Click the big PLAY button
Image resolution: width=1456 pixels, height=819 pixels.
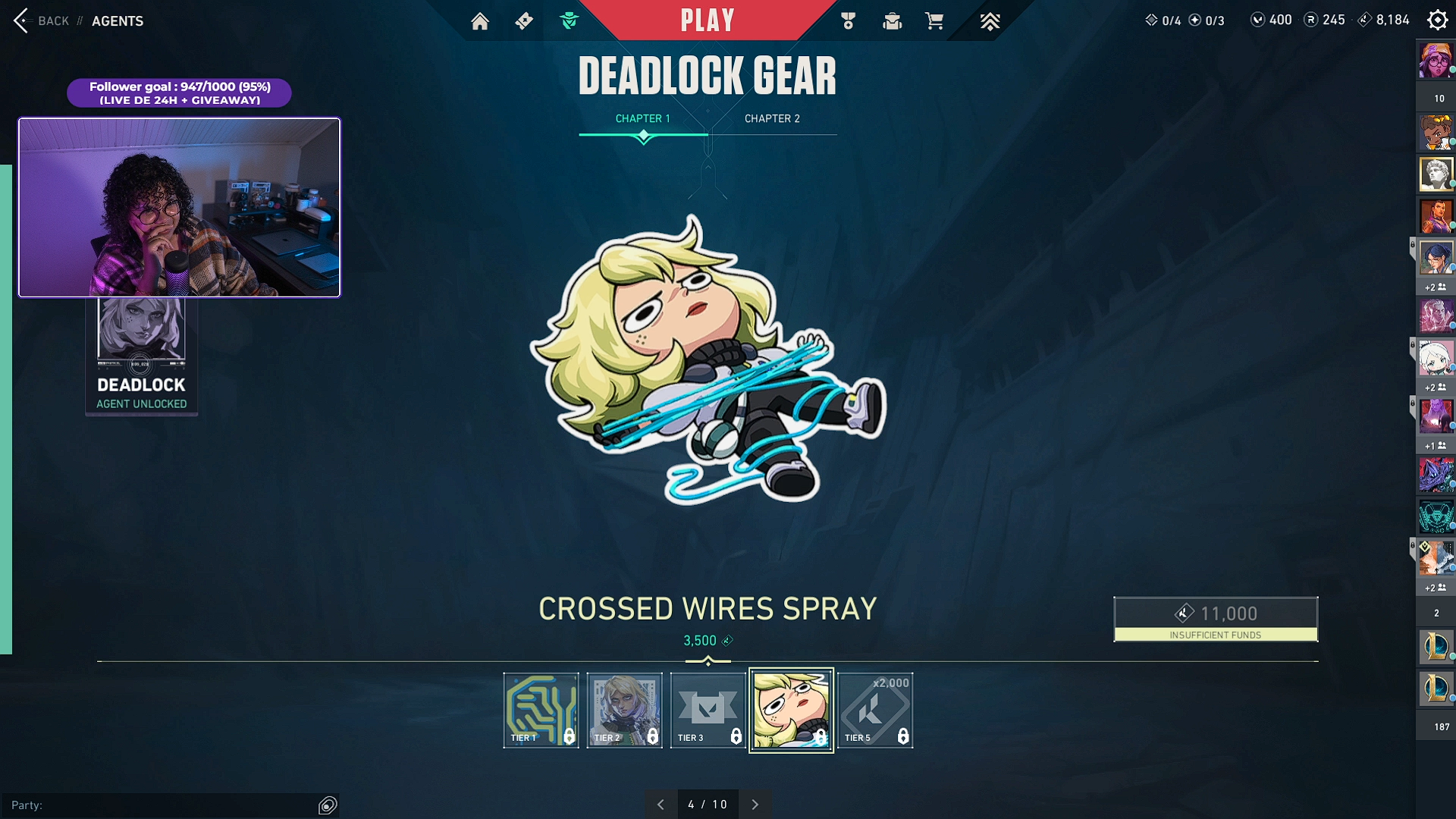point(707,20)
